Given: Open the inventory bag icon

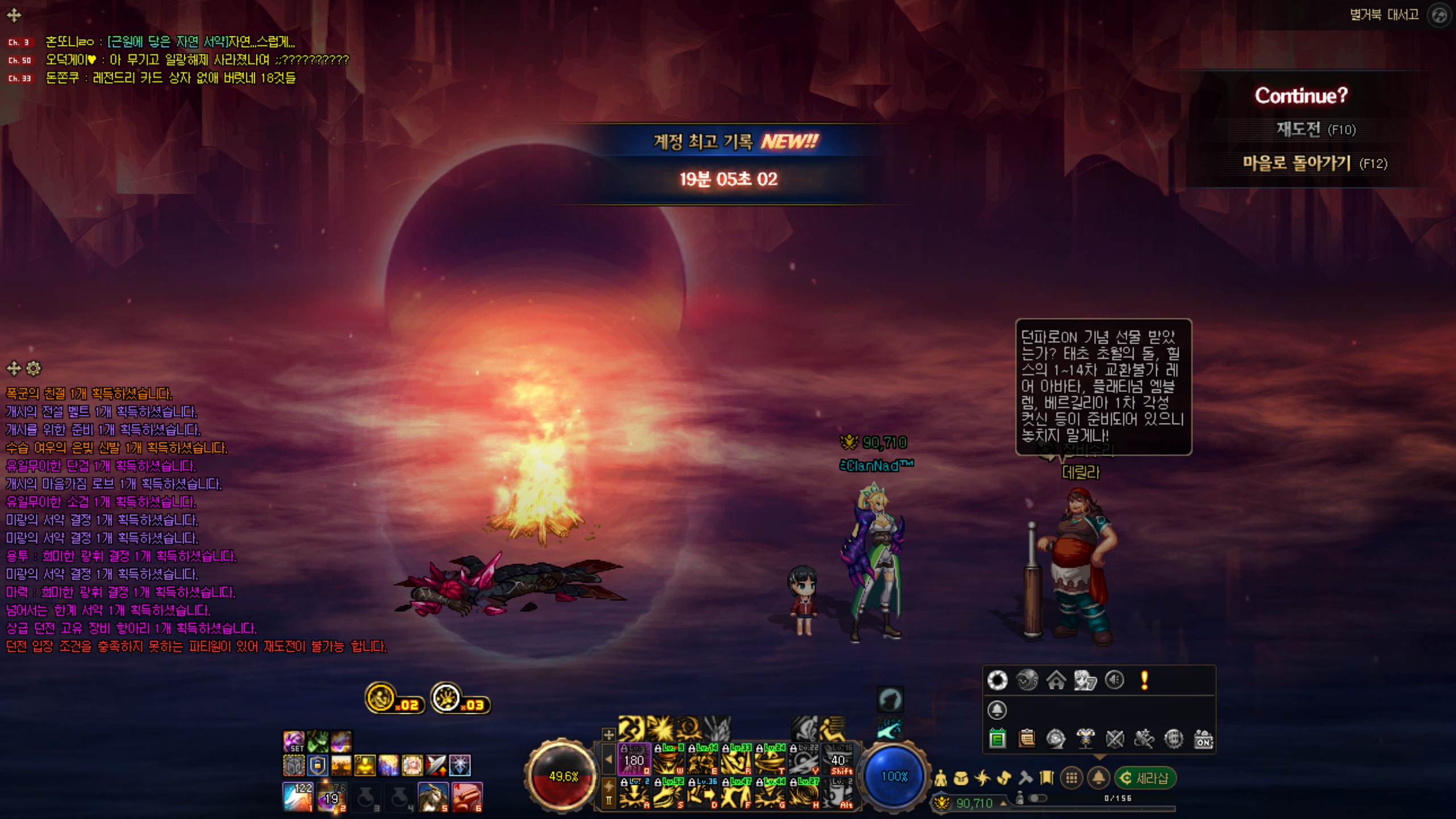Looking at the screenshot, I should 961,778.
